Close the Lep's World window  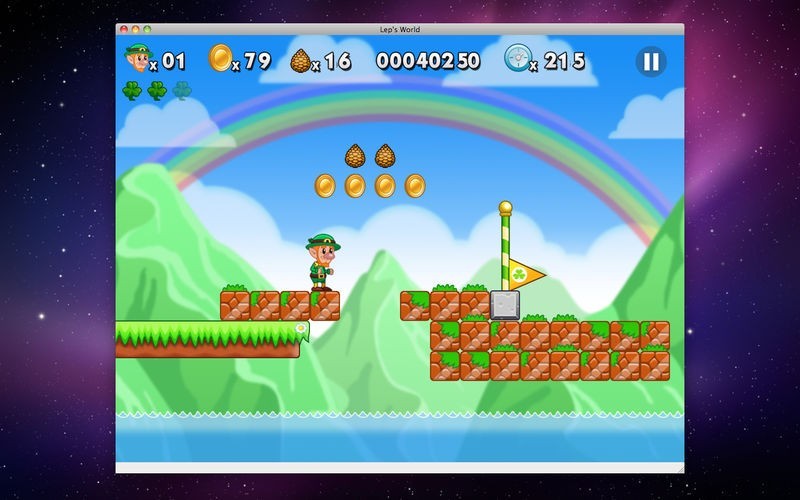123,30
